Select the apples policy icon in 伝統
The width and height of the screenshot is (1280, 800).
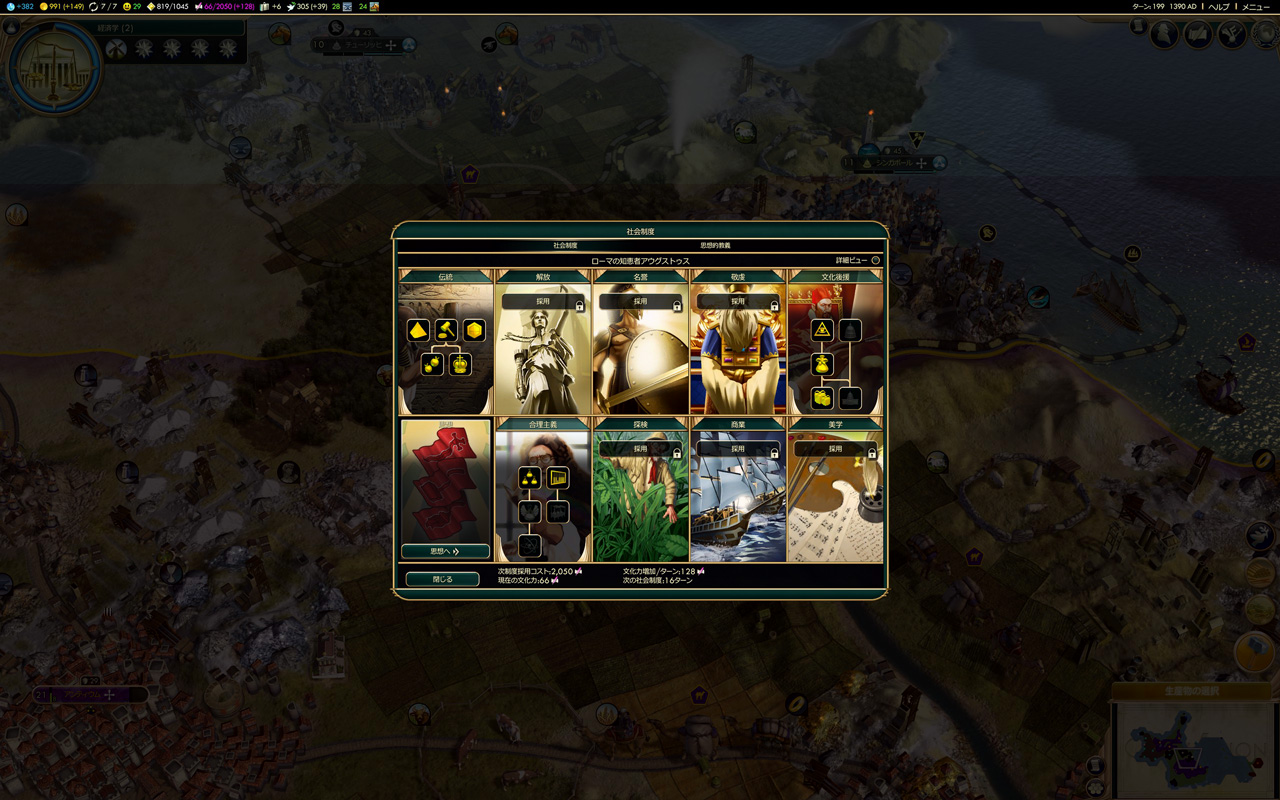click(x=432, y=364)
